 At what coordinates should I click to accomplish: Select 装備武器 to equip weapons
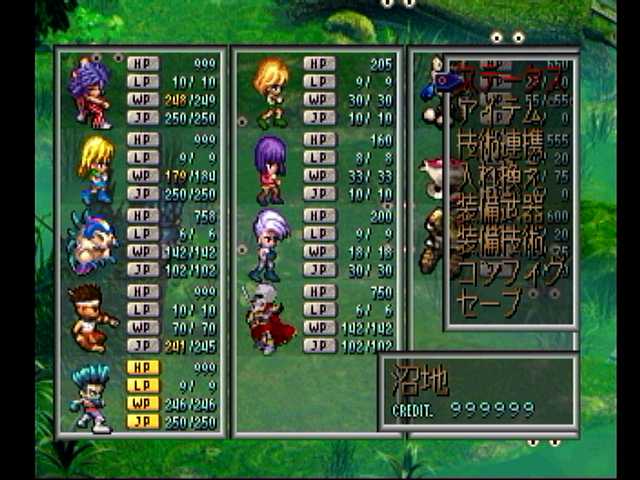point(503,212)
